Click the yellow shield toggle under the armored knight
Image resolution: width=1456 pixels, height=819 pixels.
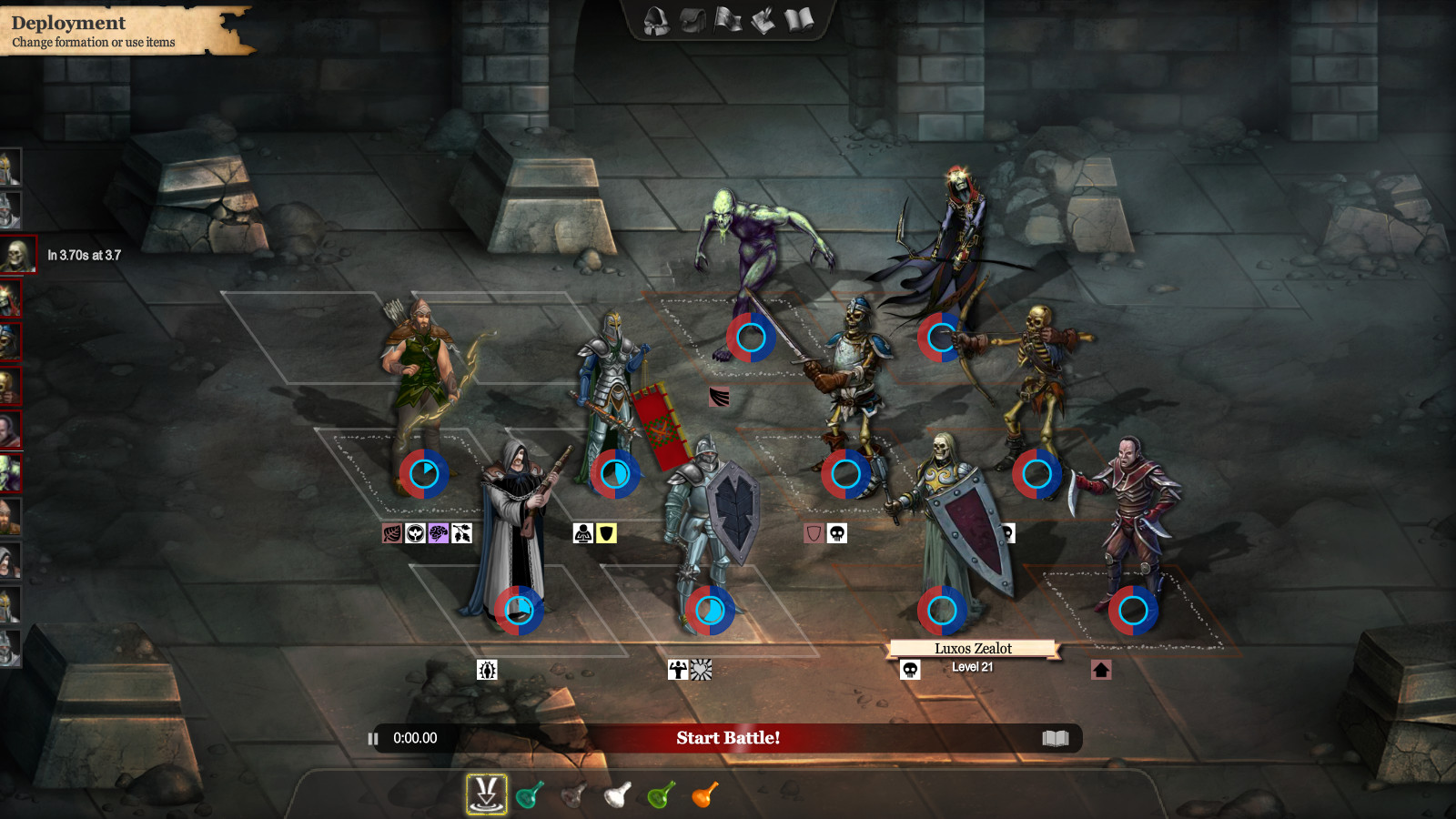pyautogui.click(x=604, y=535)
